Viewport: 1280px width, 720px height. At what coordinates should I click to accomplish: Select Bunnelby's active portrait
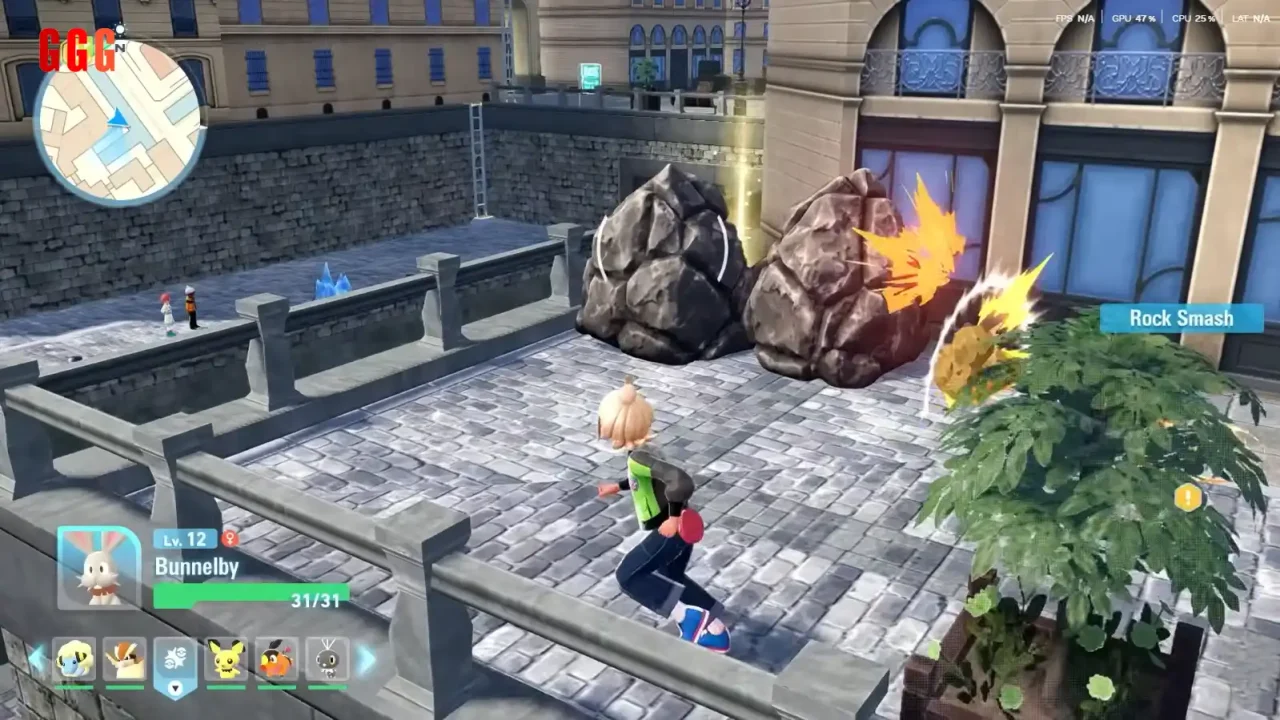[x=99, y=567]
